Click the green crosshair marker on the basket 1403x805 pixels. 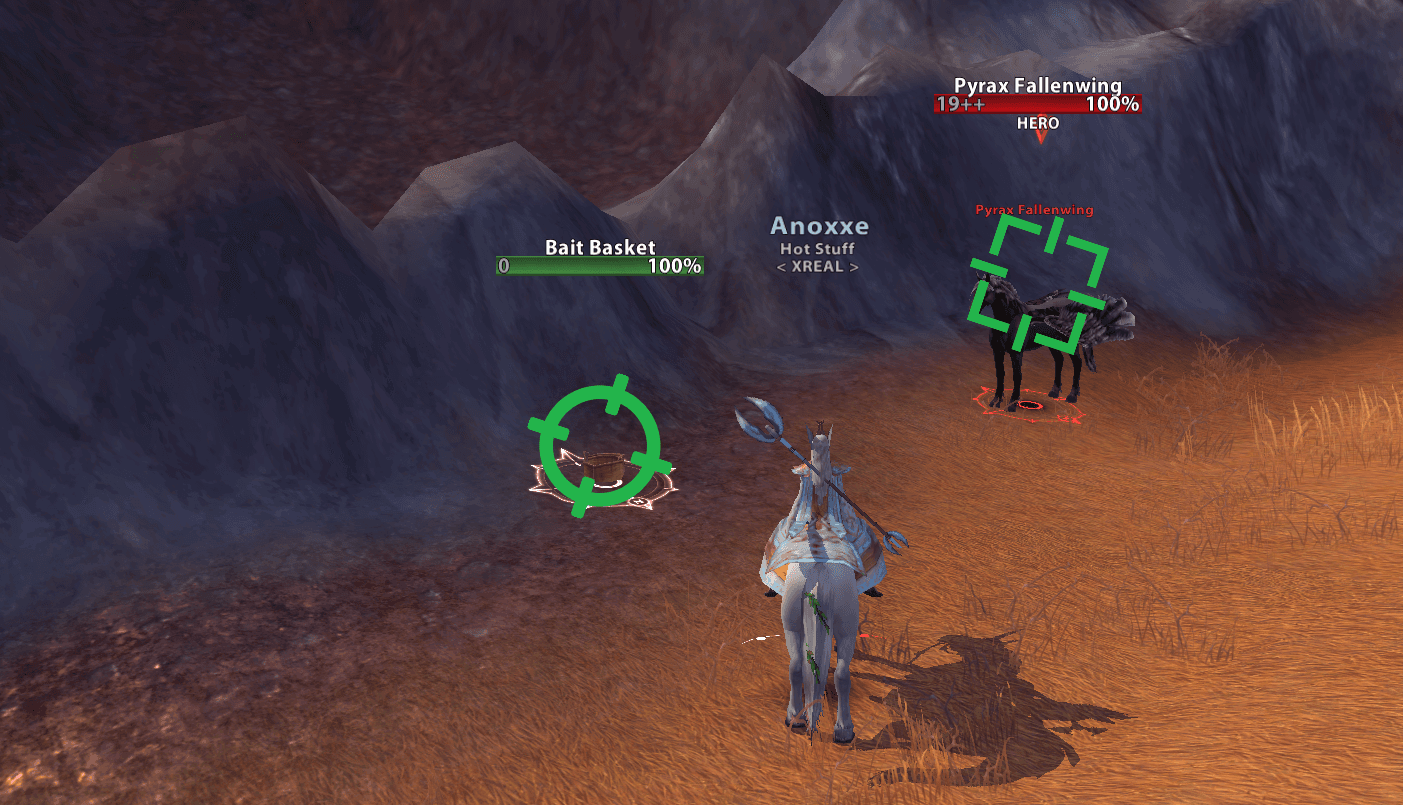pyautogui.click(x=600, y=446)
